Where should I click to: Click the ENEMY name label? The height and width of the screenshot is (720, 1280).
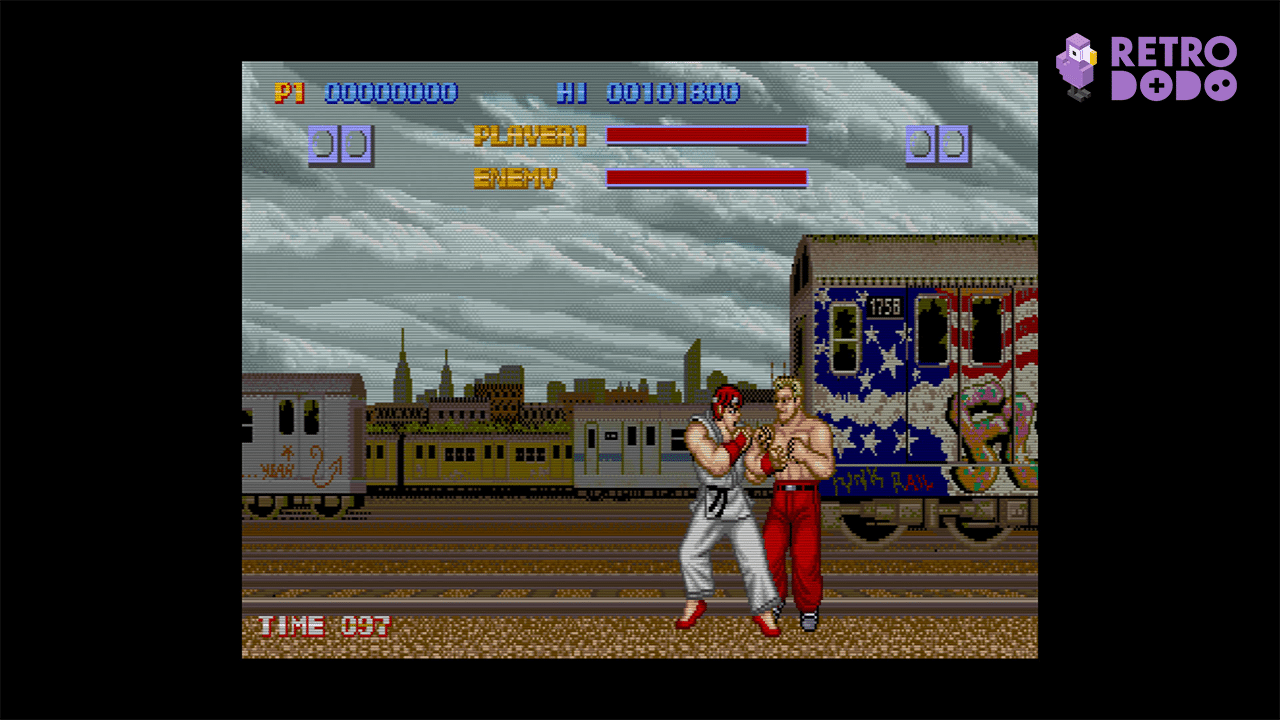pyautogui.click(x=516, y=176)
